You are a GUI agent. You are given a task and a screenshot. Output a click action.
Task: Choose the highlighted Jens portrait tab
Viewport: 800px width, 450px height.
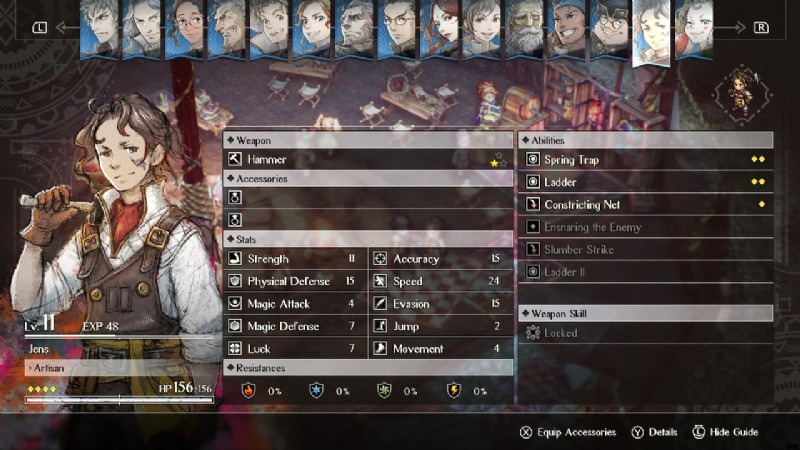click(x=652, y=30)
